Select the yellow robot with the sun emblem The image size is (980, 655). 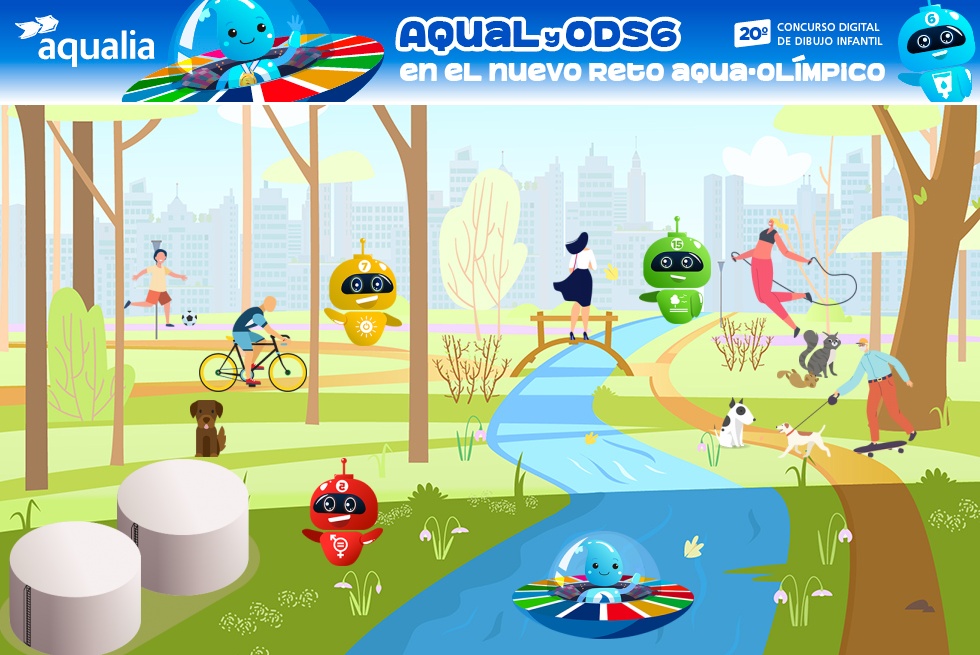click(x=362, y=294)
